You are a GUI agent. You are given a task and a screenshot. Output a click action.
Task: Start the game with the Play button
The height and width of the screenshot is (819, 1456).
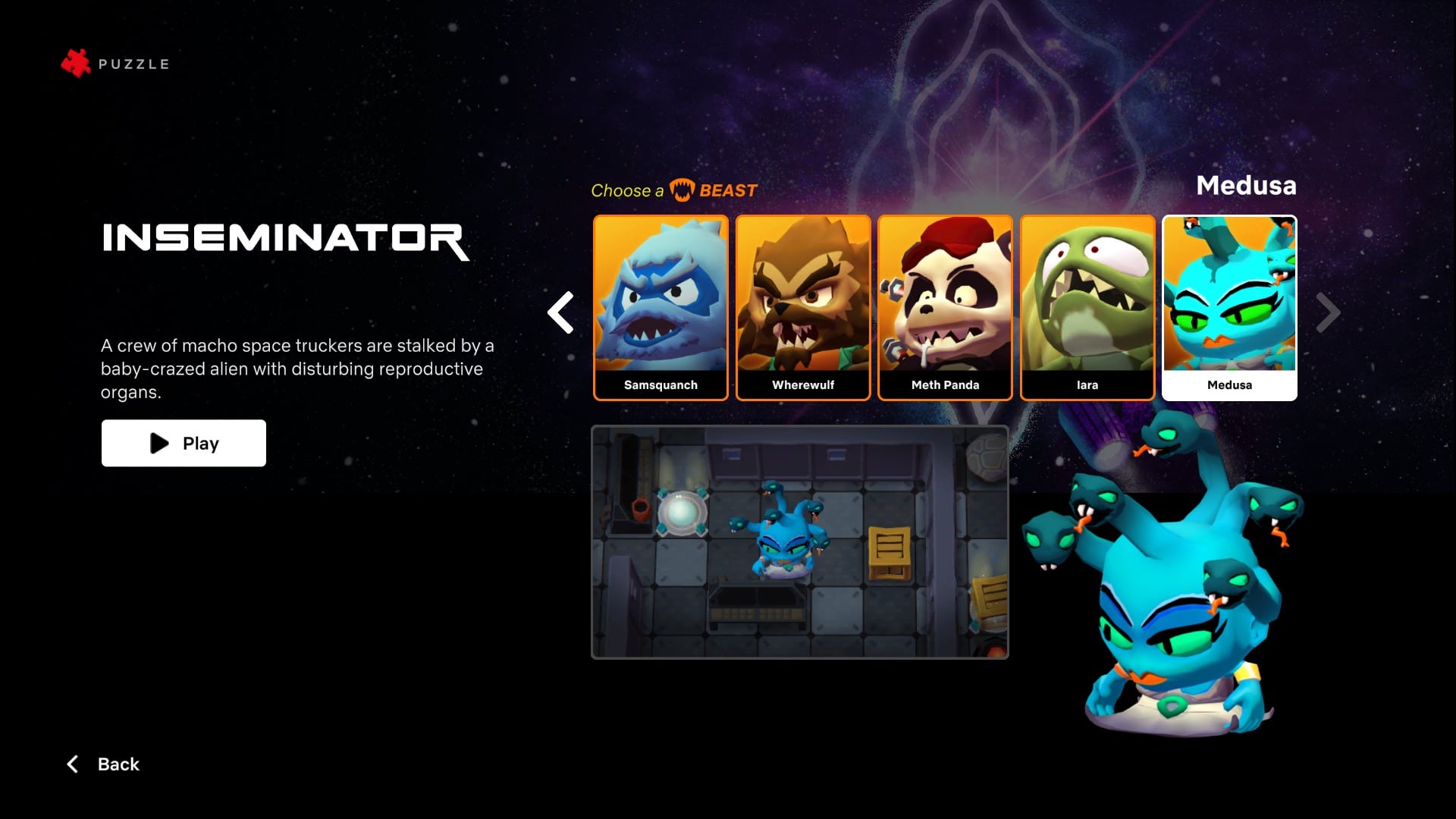pyautogui.click(x=184, y=443)
